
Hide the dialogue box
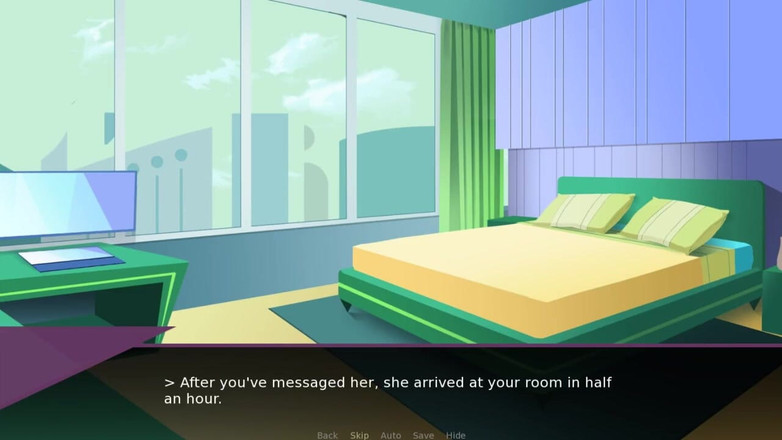[x=455, y=435]
